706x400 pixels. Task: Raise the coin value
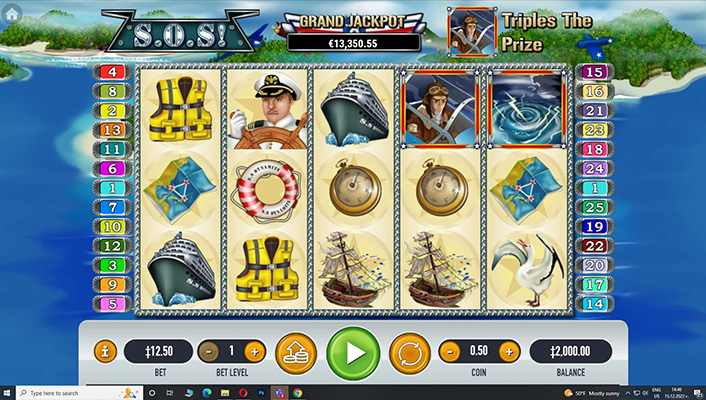click(x=509, y=352)
